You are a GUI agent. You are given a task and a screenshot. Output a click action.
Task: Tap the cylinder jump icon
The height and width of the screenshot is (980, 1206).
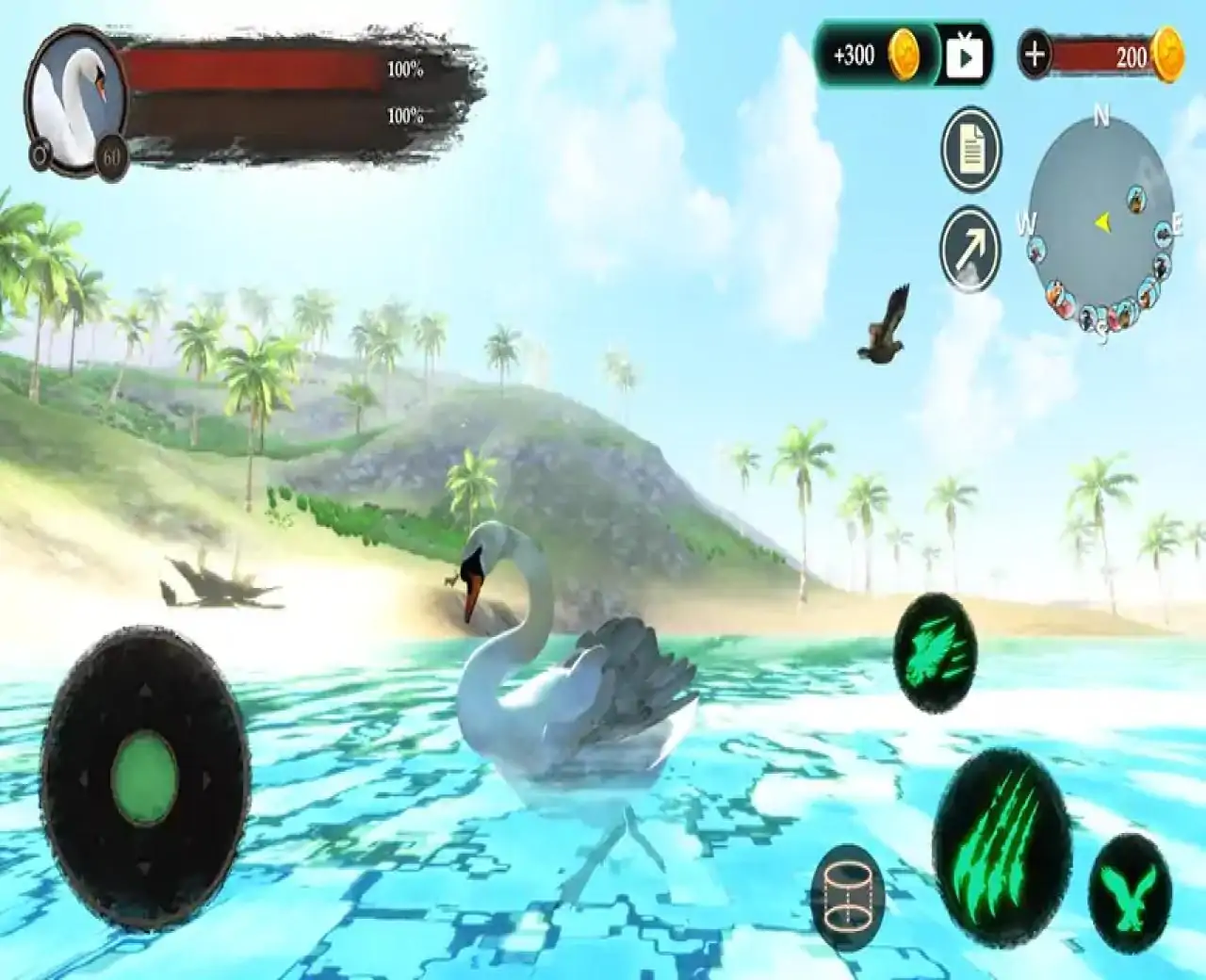848,897
